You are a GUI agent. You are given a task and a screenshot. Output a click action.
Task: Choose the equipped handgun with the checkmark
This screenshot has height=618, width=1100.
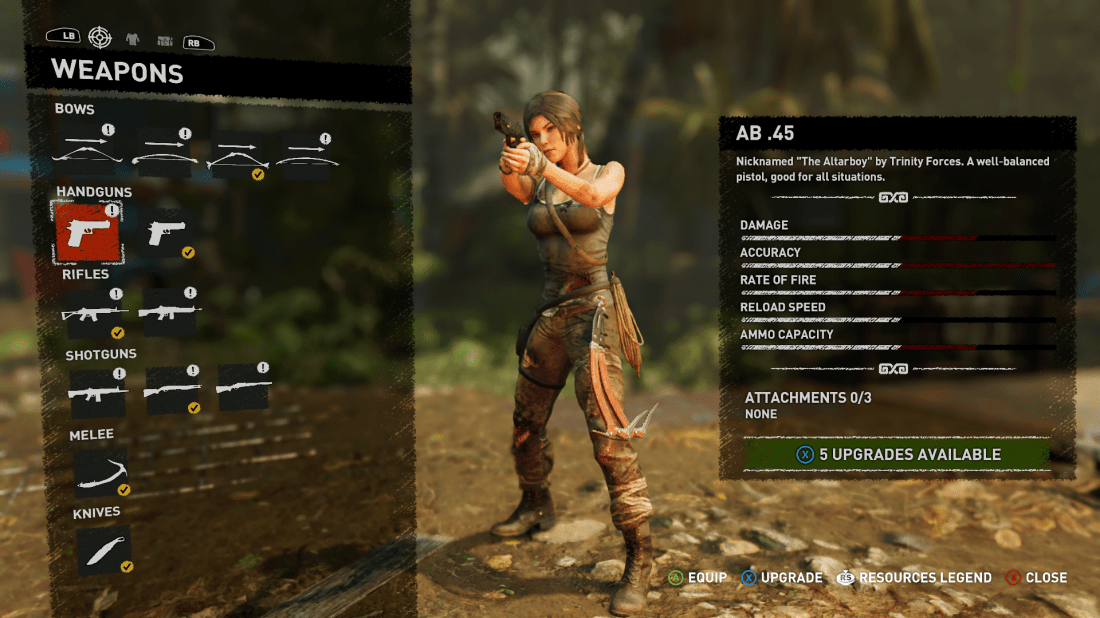point(167,233)
